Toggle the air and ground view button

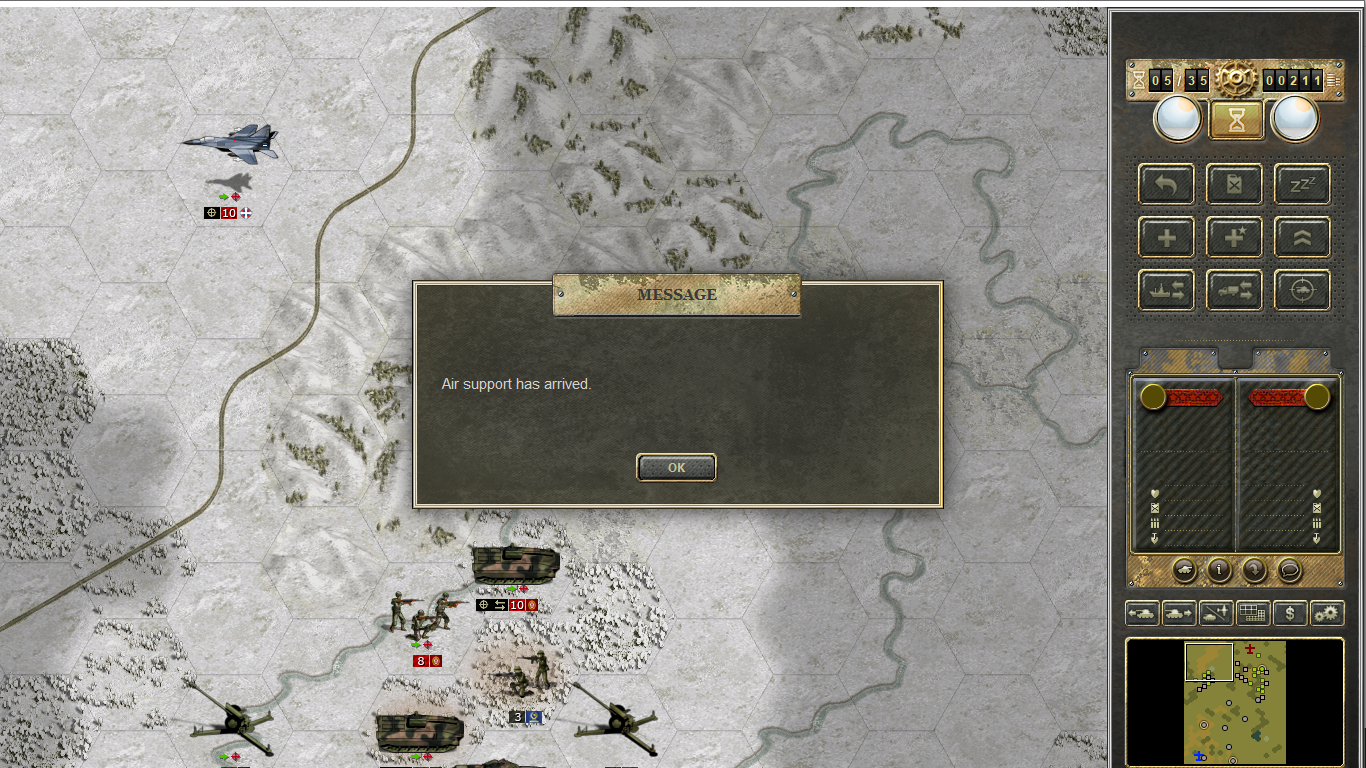pyautogui.click(x=1216, y=613)
